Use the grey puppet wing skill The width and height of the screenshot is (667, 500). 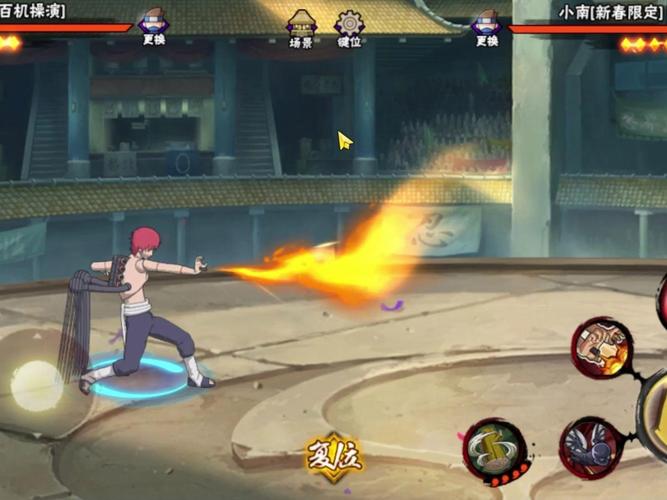click(591, 447)
